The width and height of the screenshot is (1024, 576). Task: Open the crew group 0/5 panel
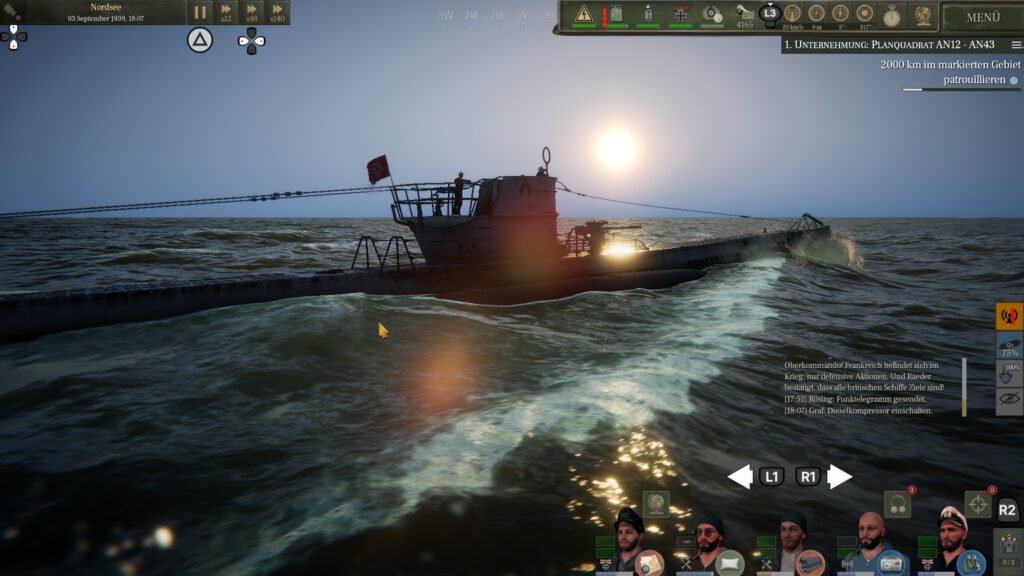coord(1008,552)
